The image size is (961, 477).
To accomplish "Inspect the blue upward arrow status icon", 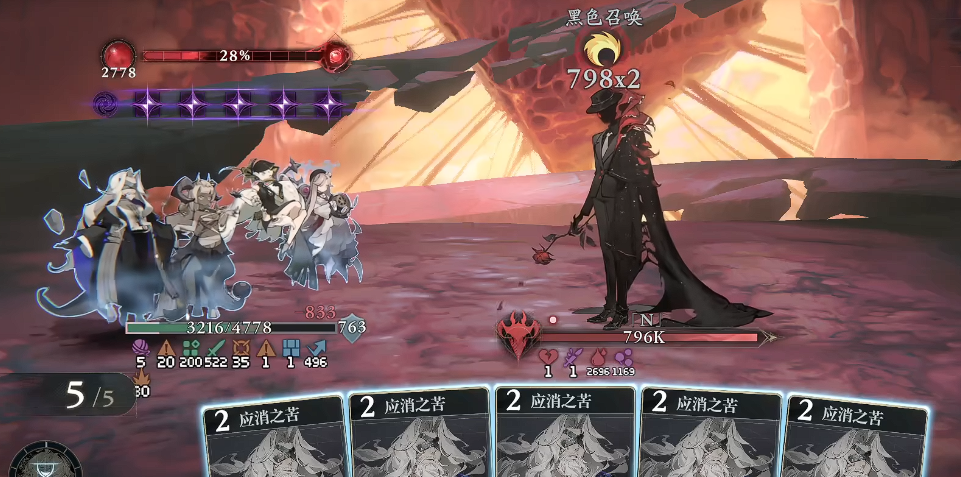I will coord(316,346).
